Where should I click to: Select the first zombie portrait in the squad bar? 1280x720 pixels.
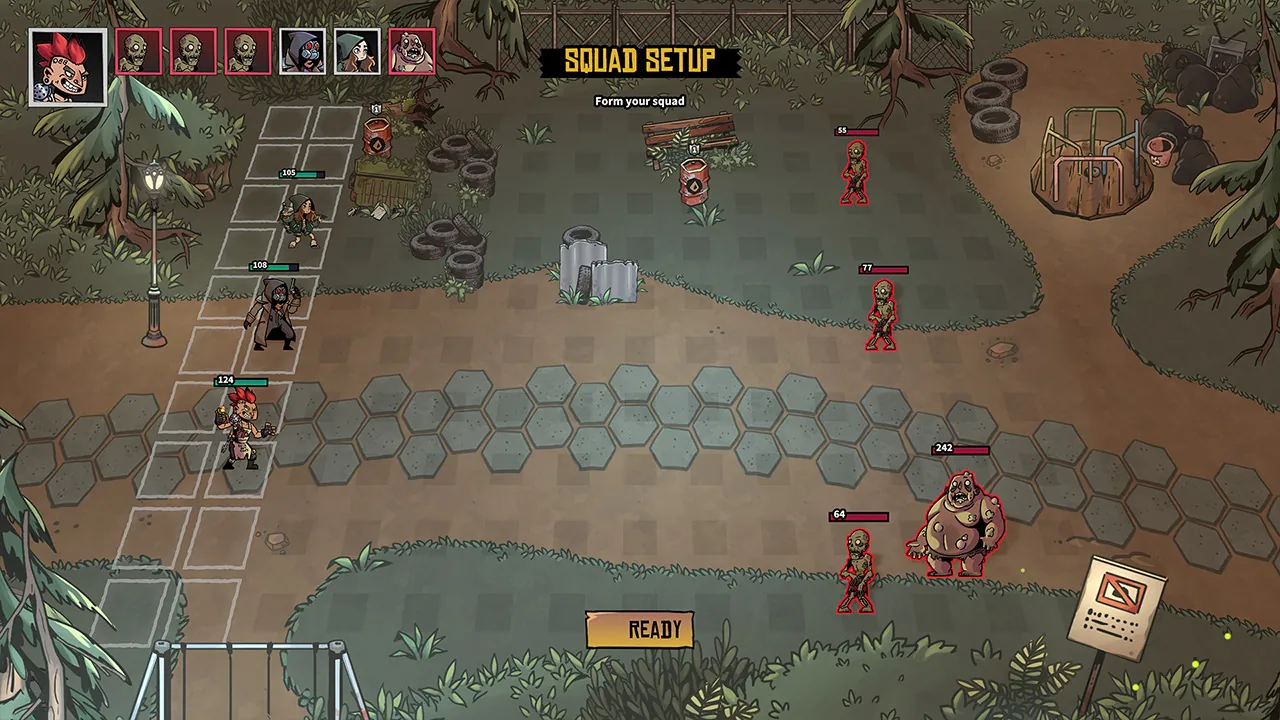click(138, 52)
